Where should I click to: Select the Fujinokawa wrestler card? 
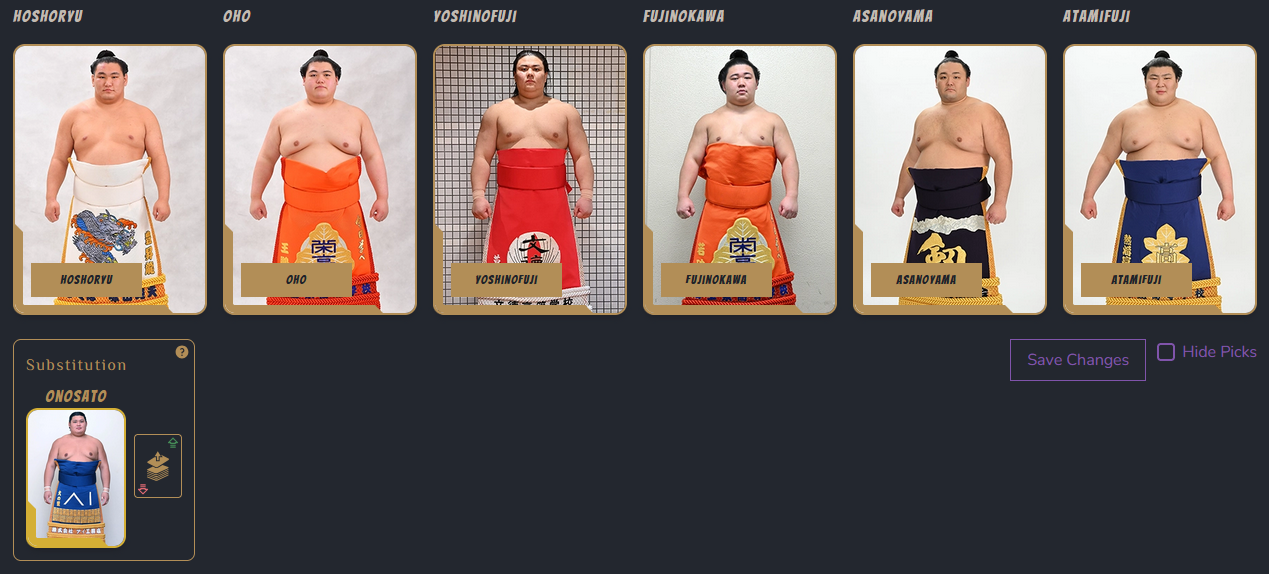[x=740, y=179]
